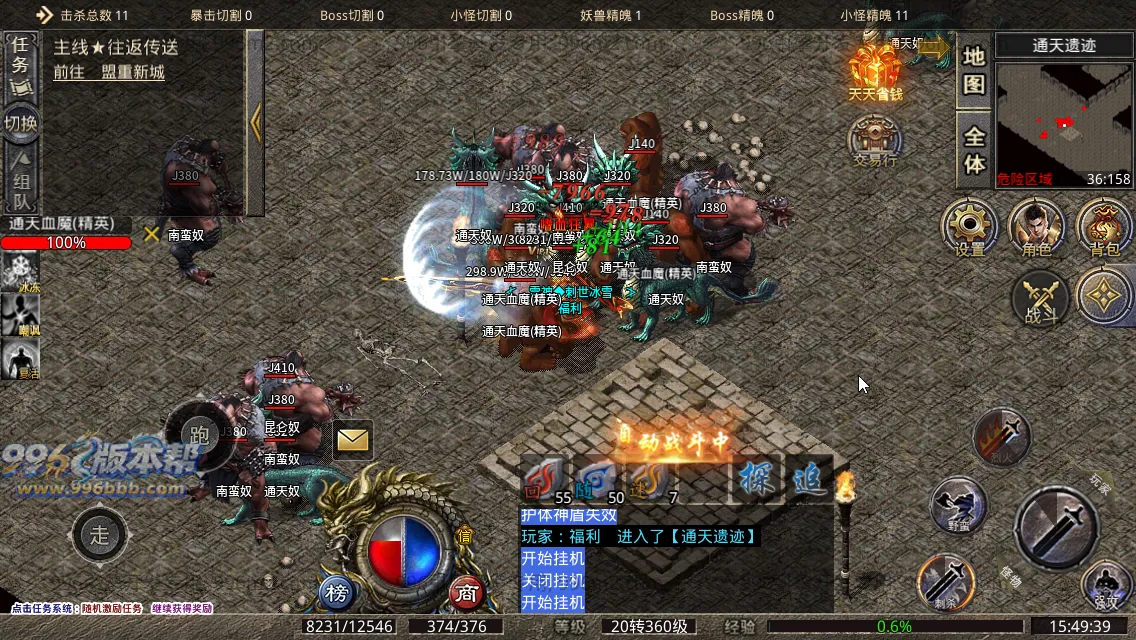Switch to the 地图 map tab
This screenshot has width=1136, height=640.
[974, 69]
